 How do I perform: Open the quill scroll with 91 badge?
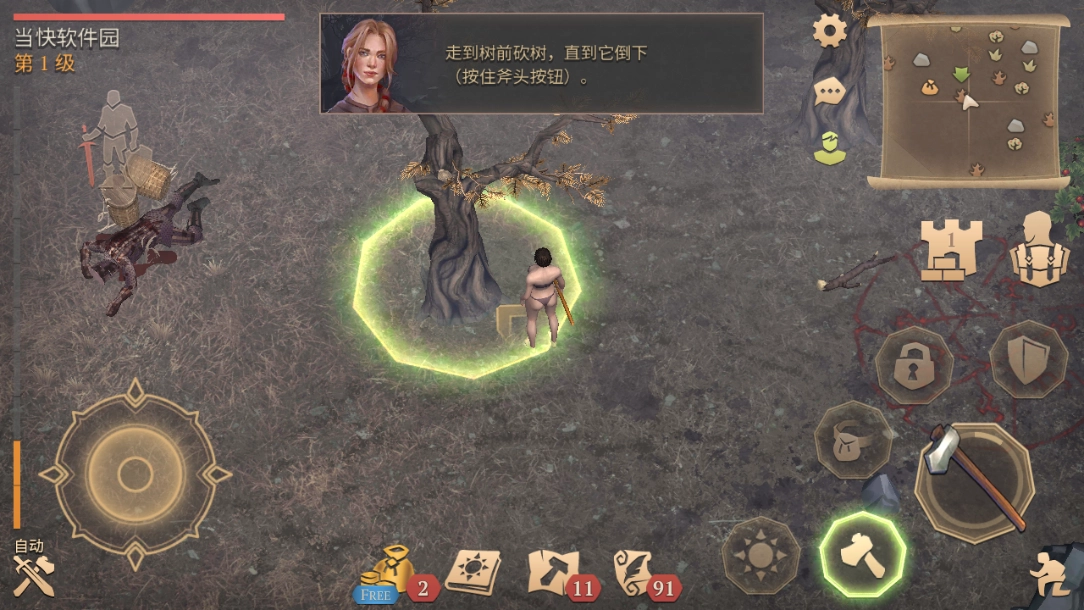coord(636,574)
